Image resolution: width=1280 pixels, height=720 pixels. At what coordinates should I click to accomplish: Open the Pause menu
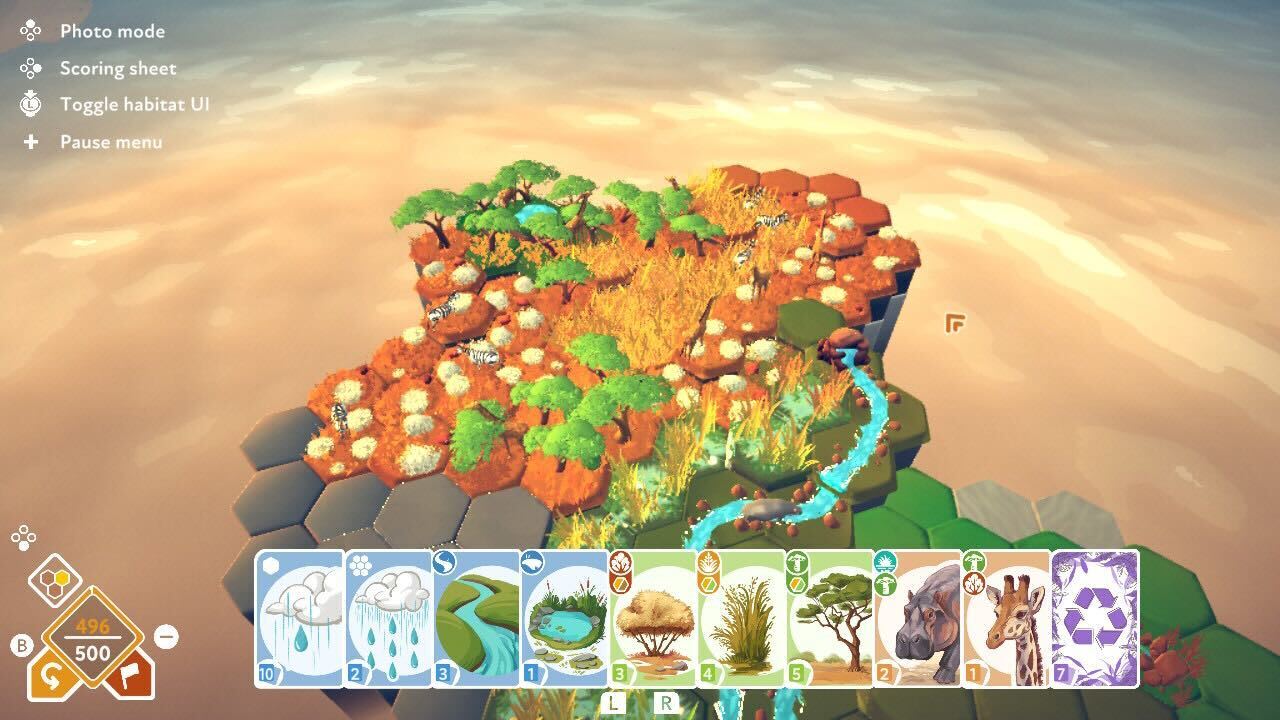110,142
